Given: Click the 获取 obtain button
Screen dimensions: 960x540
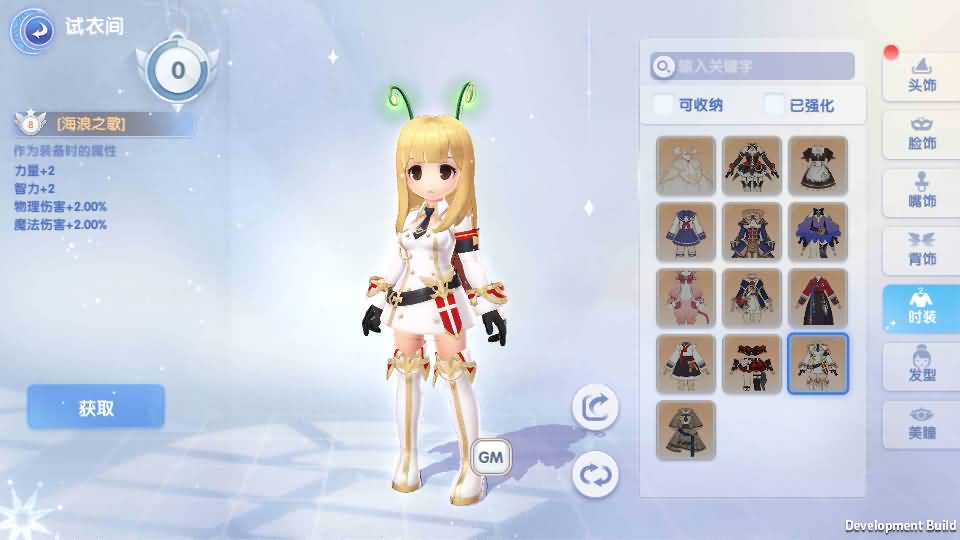Looking at the screenshot, I should coord(96,407).
